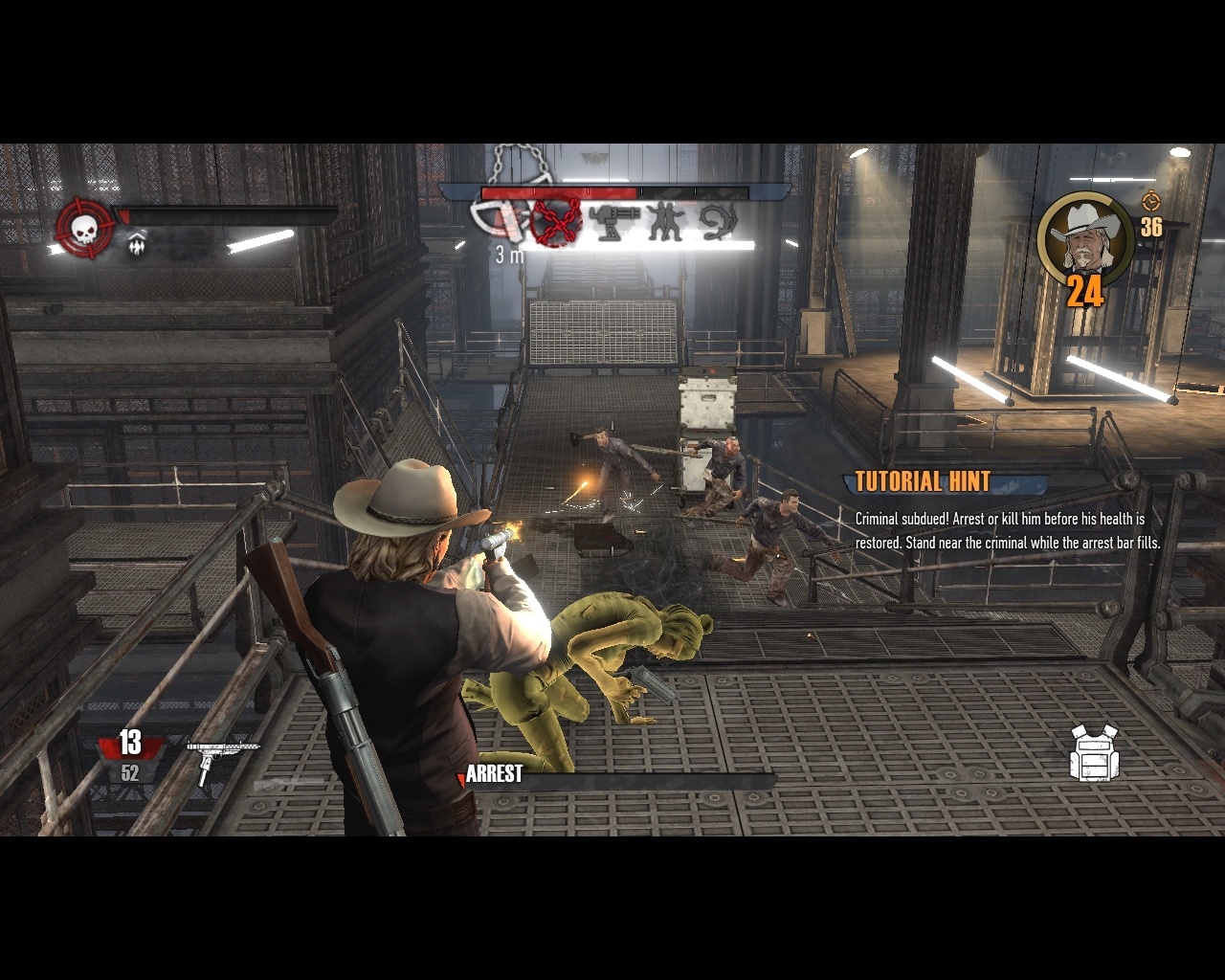This screenshot has width=1225, height=980.
Task: Click the stopwatch timer icon next to 36
Action: click(x=1151, y=204)
